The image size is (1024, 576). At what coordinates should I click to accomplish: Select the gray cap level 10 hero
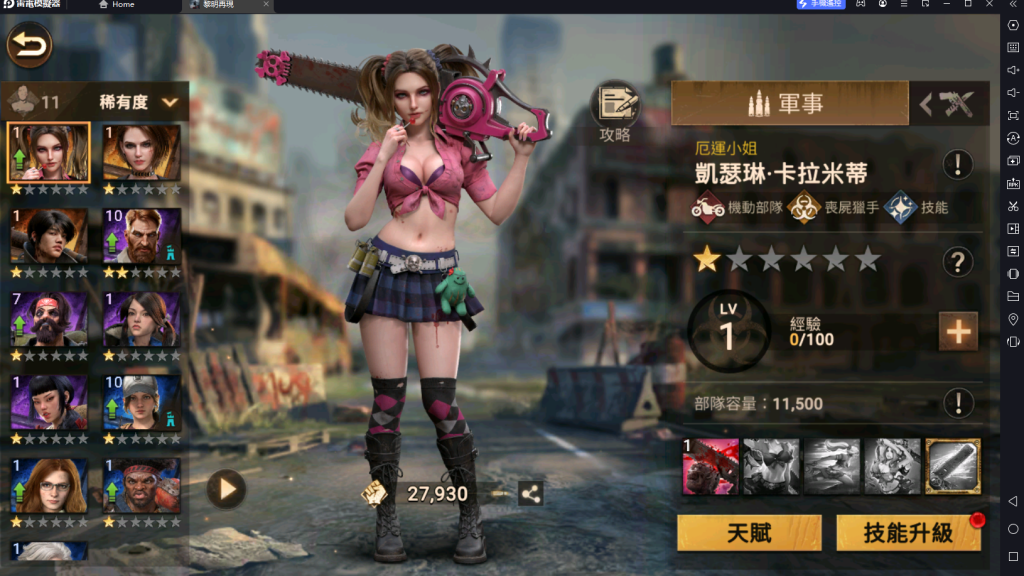[x=142, y=403]
